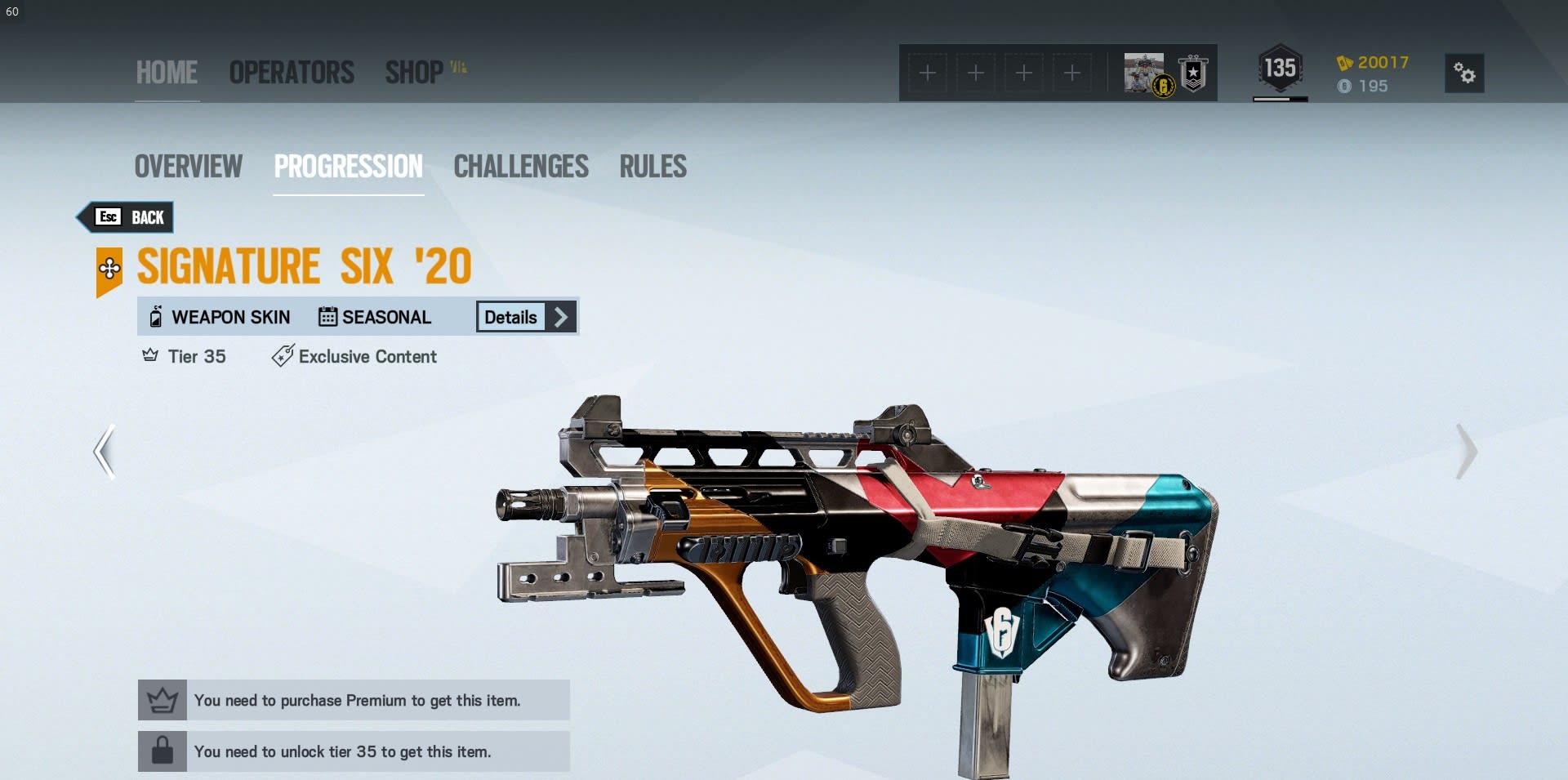Open the level 135 clearance badge
Viewport: 1568px width, 780px height.
(x=1280, y=69)
